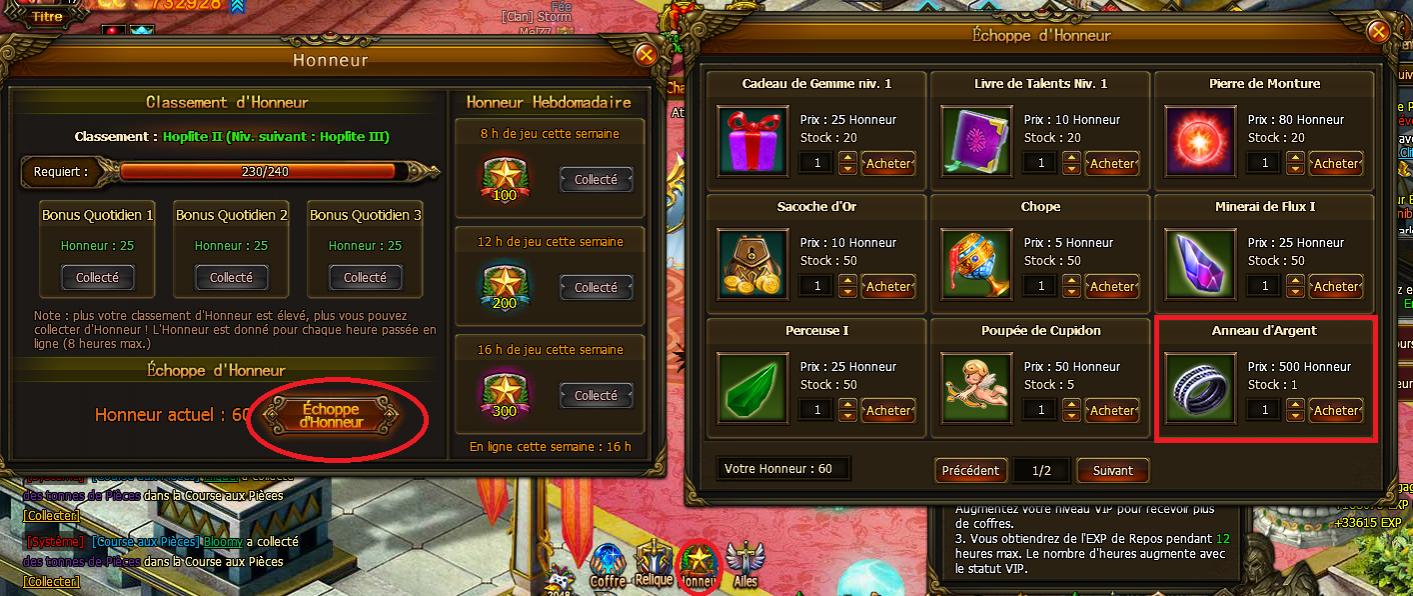This screenshot has width=1413, height=596.
Task: Go back with the Précédent button
Action: tap(970, 470)
